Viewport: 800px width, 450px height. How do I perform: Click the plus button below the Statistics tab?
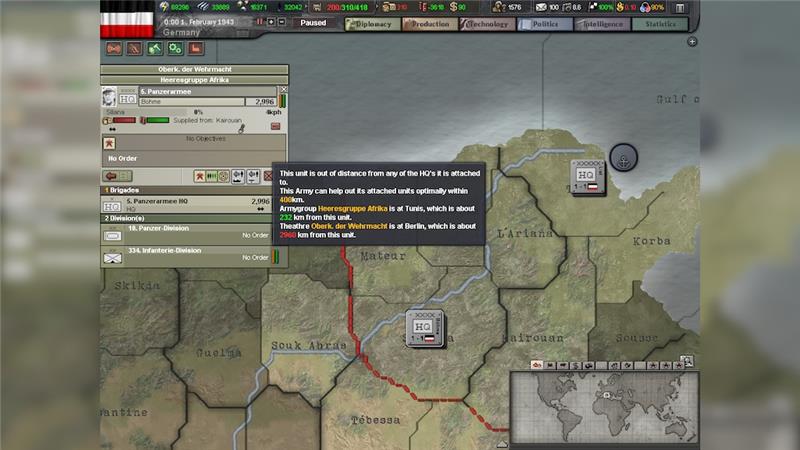692,42
